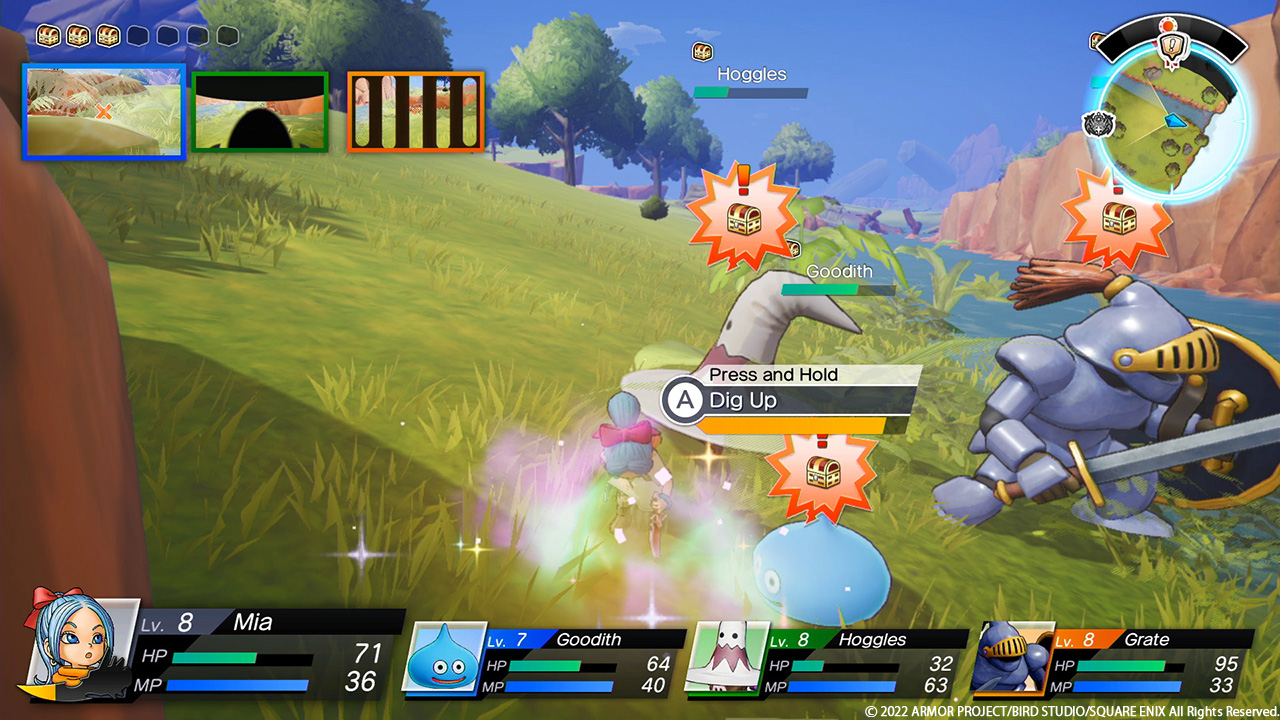Select the green-framed treasure vision thumbnail

[x=260, y=111]
